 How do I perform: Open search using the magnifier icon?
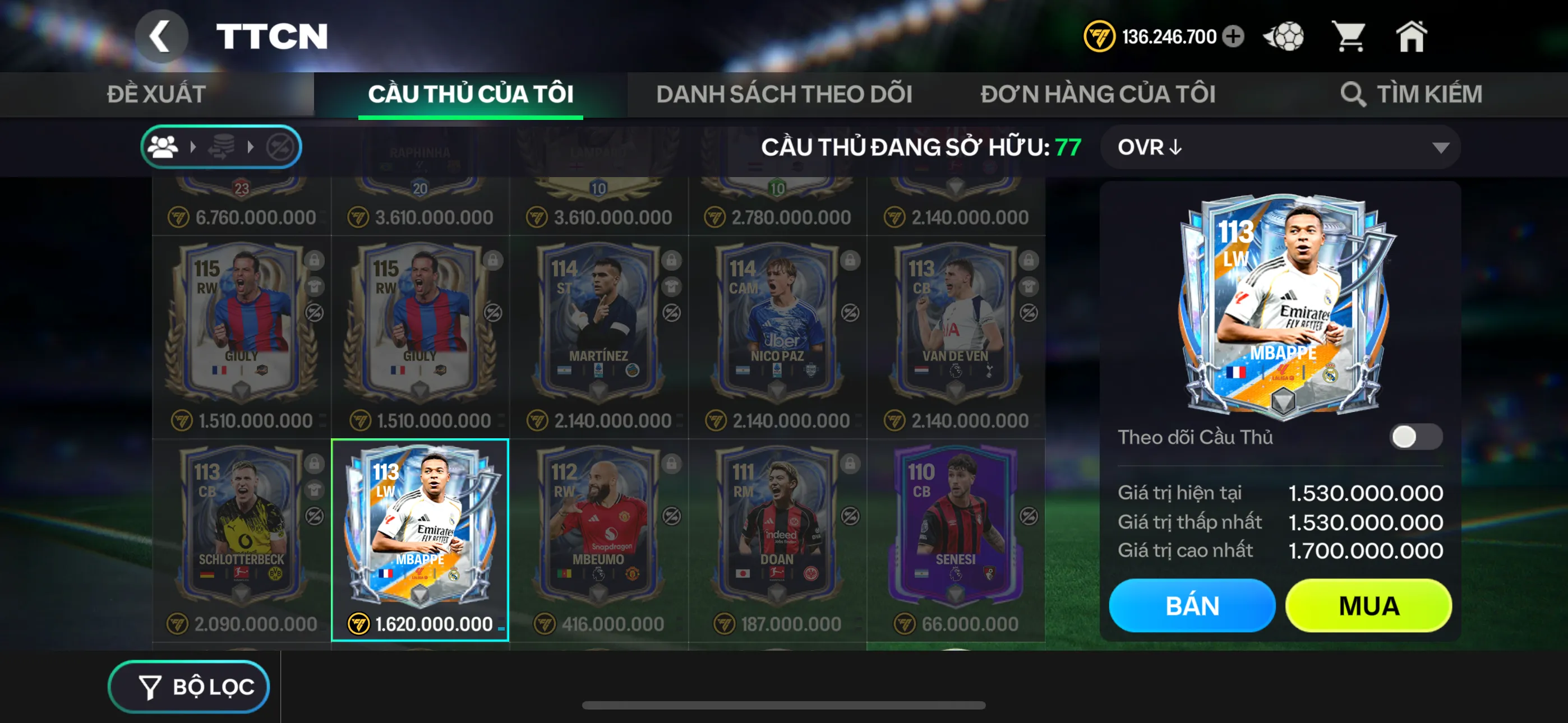(1355, 92)
